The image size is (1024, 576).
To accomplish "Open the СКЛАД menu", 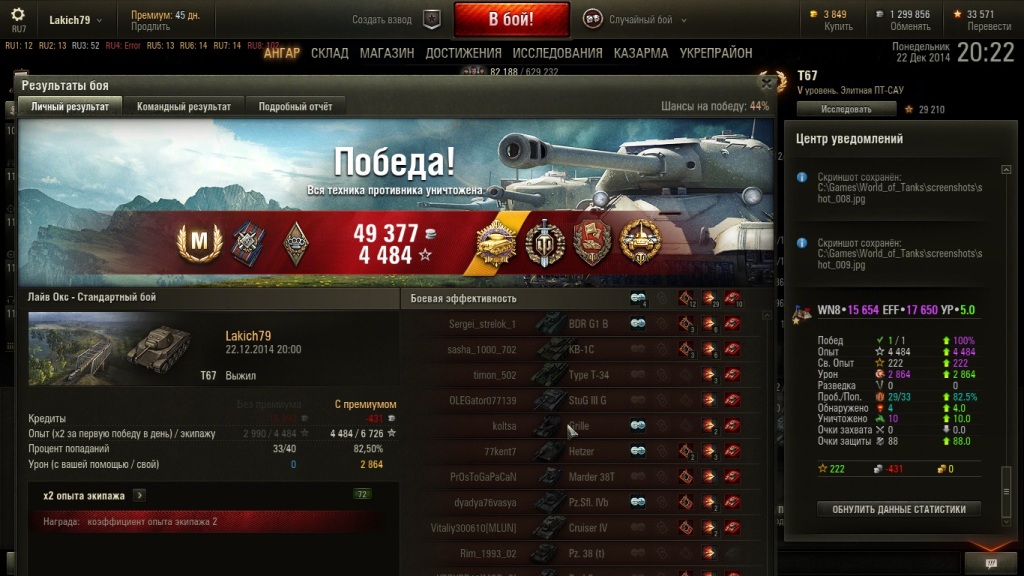I will [330, 53].
